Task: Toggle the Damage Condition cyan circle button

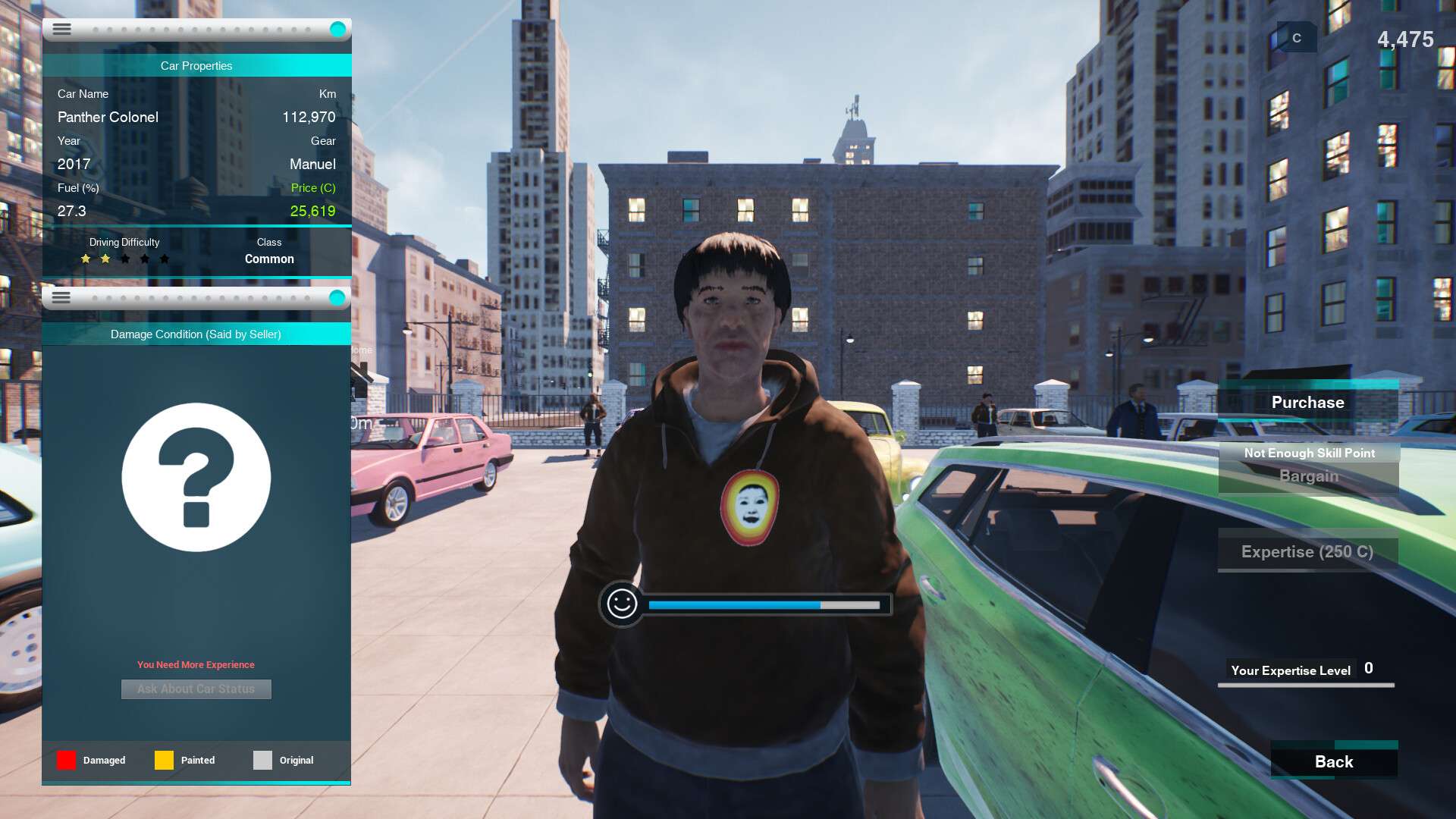Action: 337,298
